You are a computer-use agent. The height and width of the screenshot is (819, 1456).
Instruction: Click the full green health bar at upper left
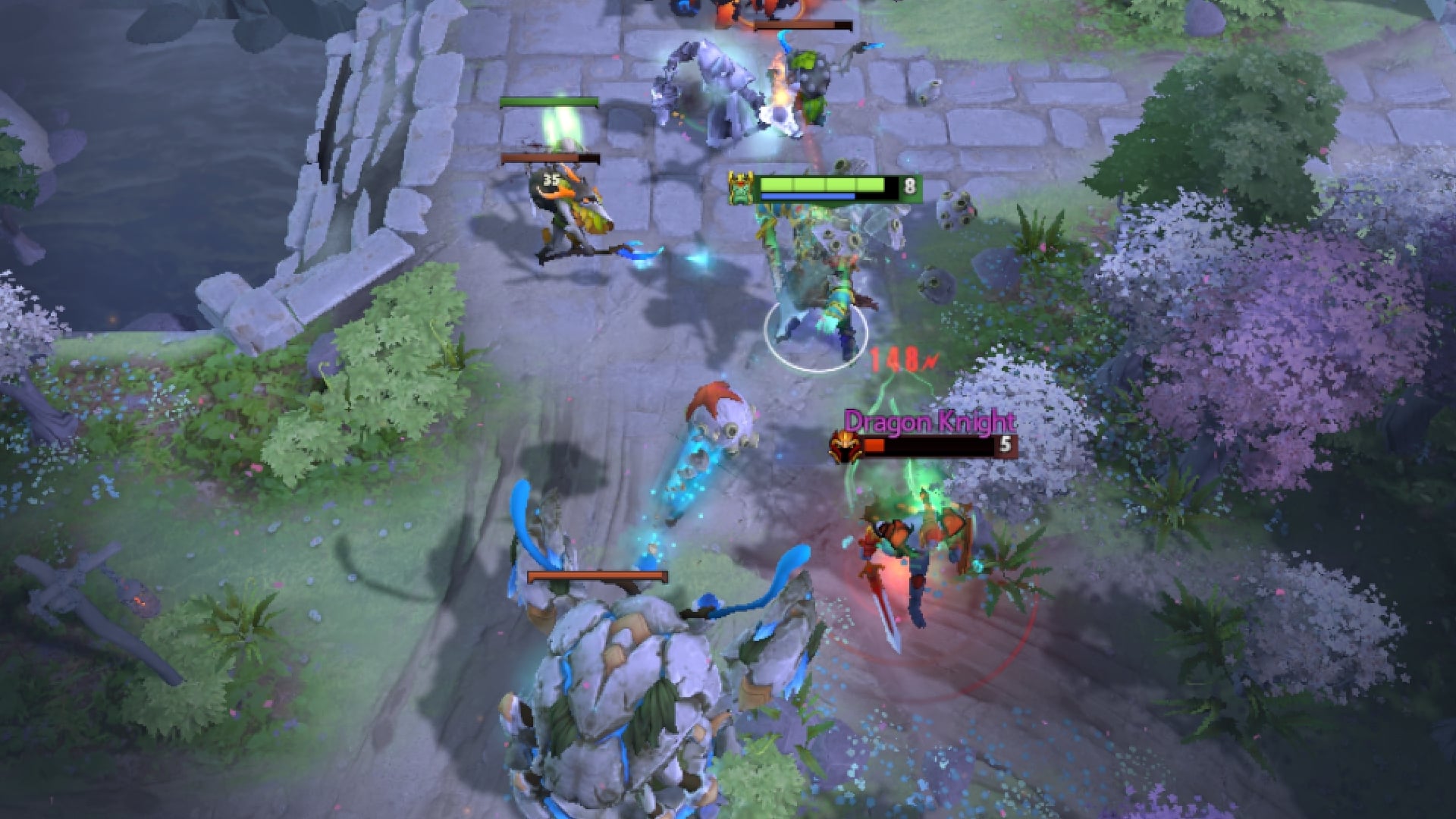[550, 101]
